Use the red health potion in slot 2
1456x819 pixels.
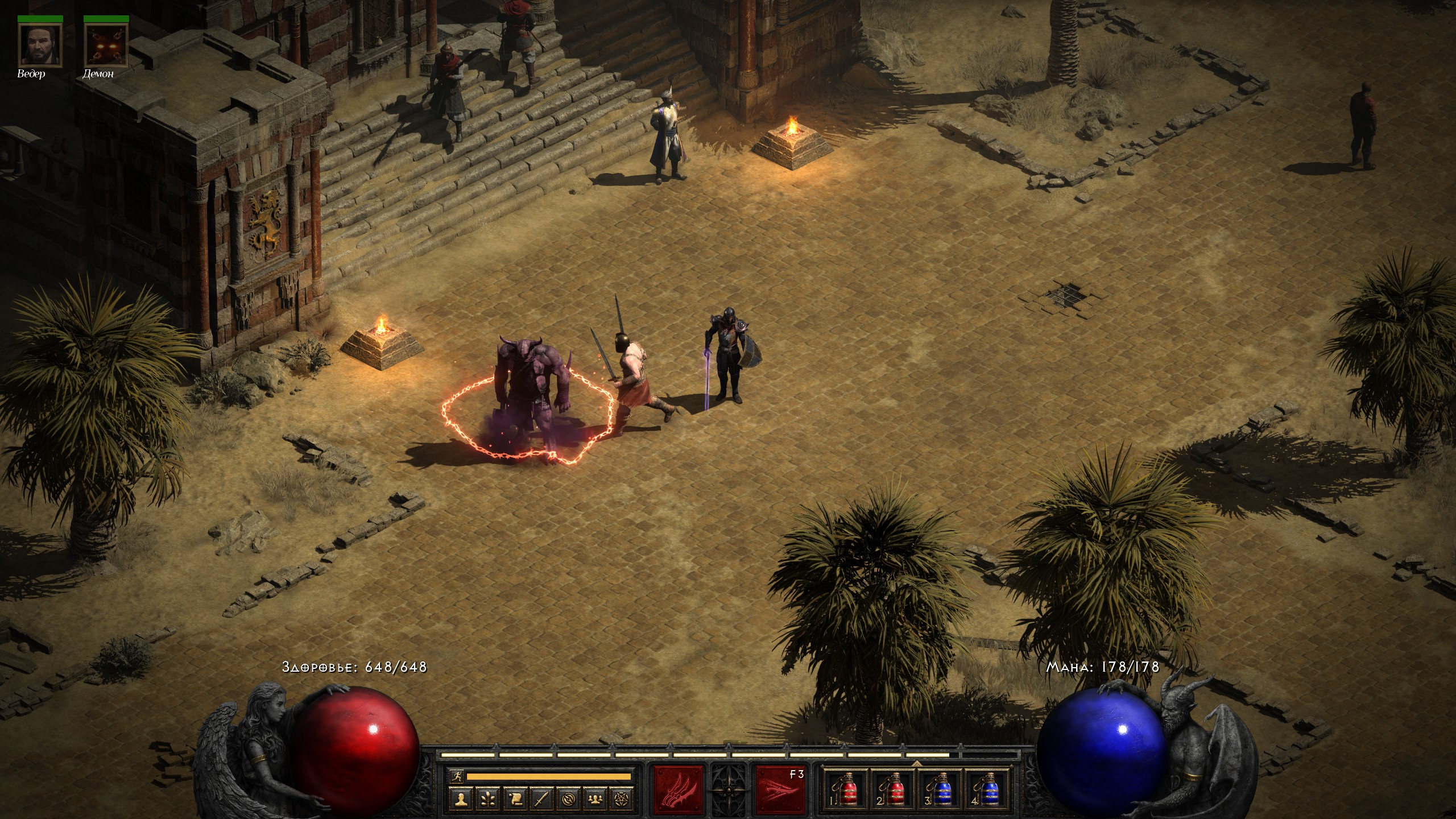coord(893,789)
